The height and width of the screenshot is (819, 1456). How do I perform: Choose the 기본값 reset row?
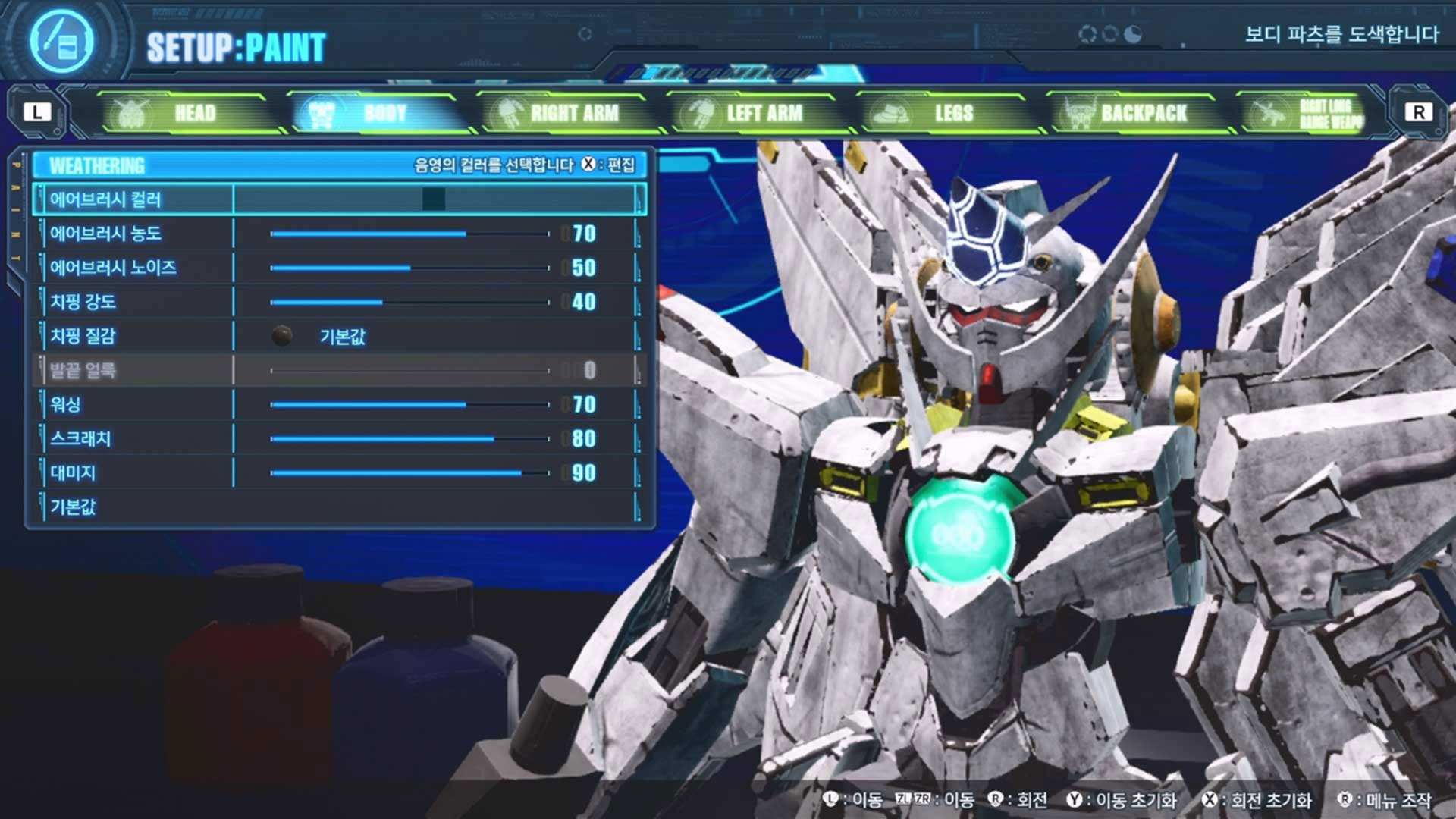[x=74, y=507]
